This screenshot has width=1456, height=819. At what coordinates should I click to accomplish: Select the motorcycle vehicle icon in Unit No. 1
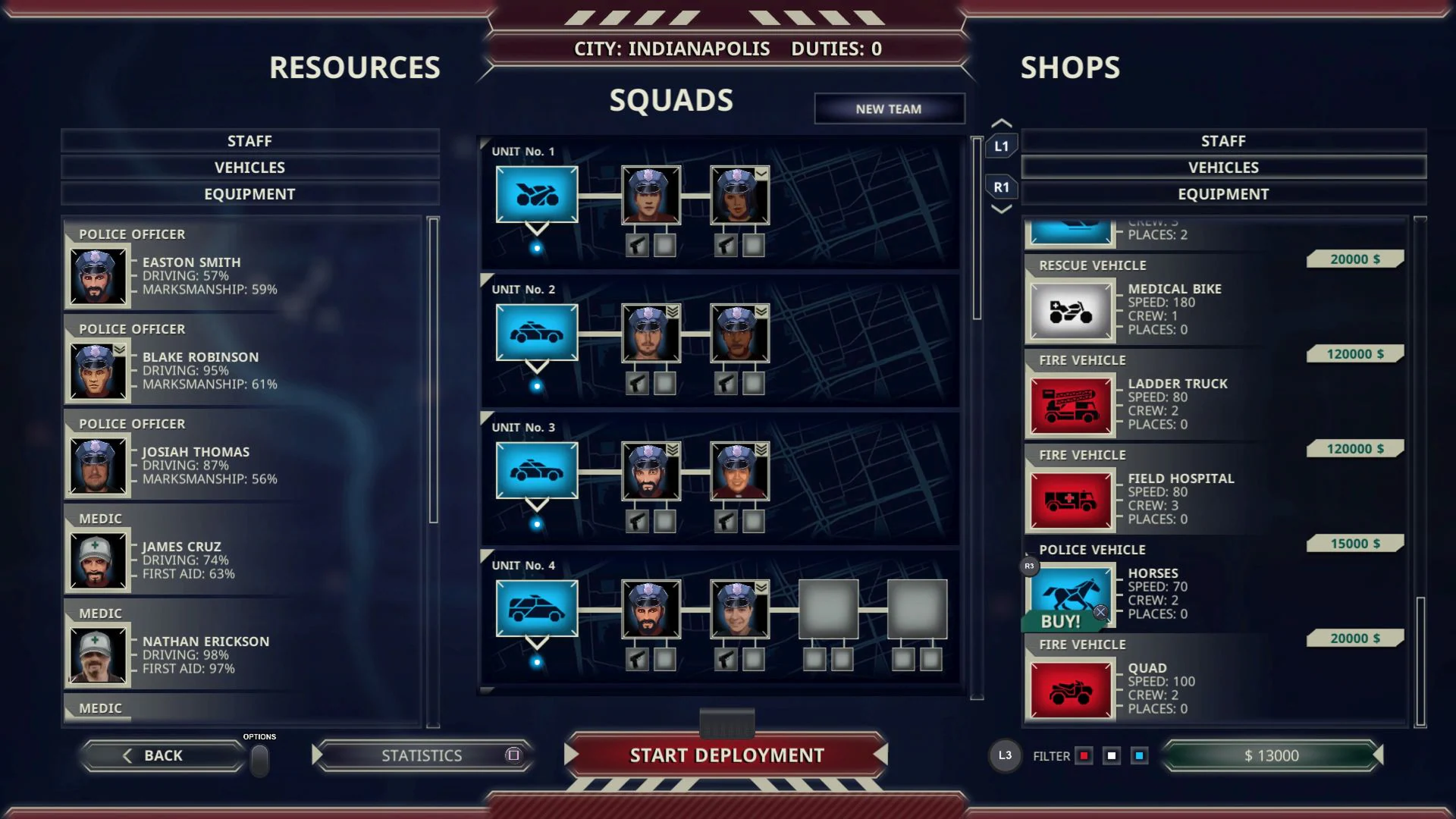coord(536,195)
